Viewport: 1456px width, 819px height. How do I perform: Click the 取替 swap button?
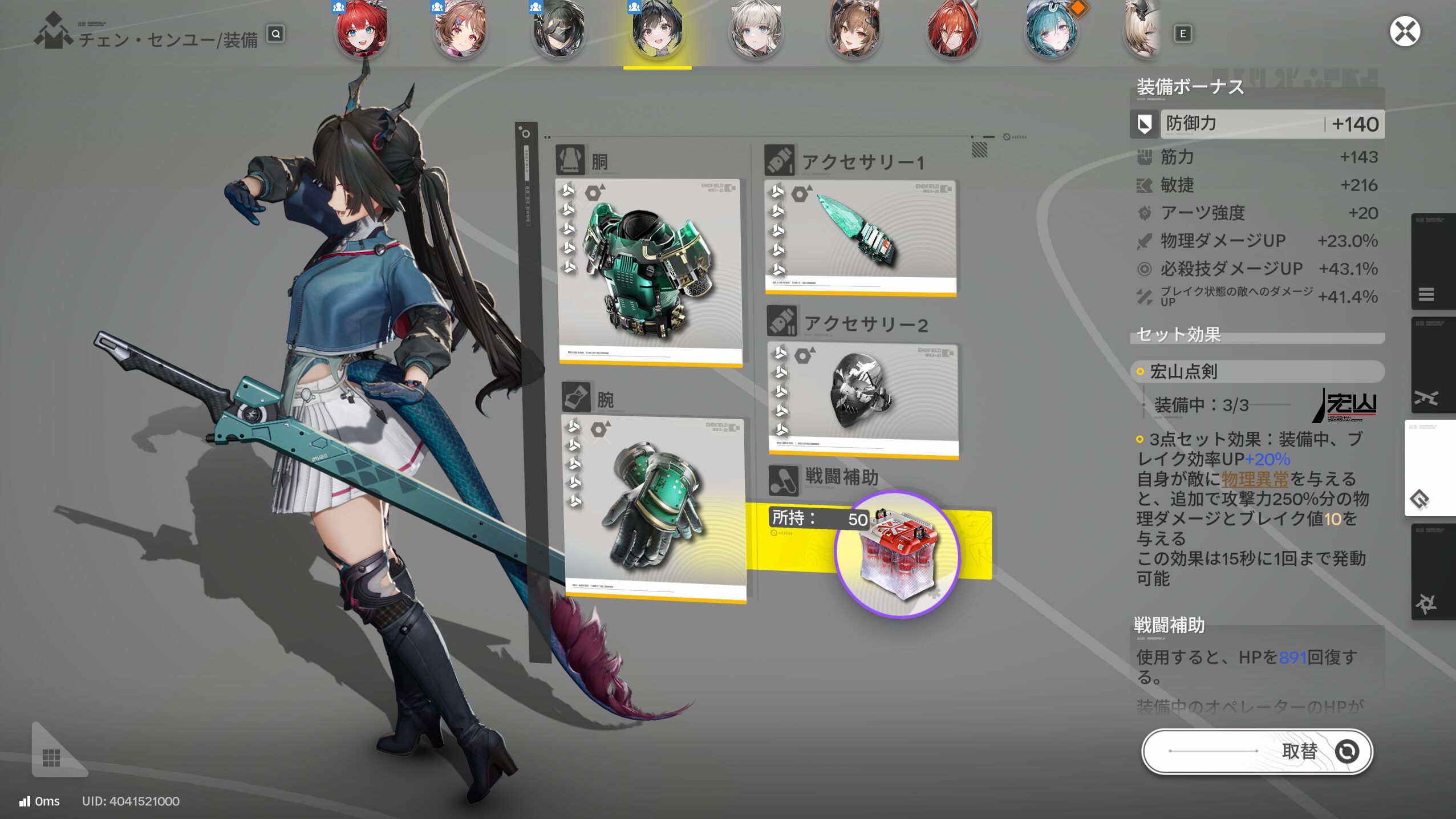1257,751
